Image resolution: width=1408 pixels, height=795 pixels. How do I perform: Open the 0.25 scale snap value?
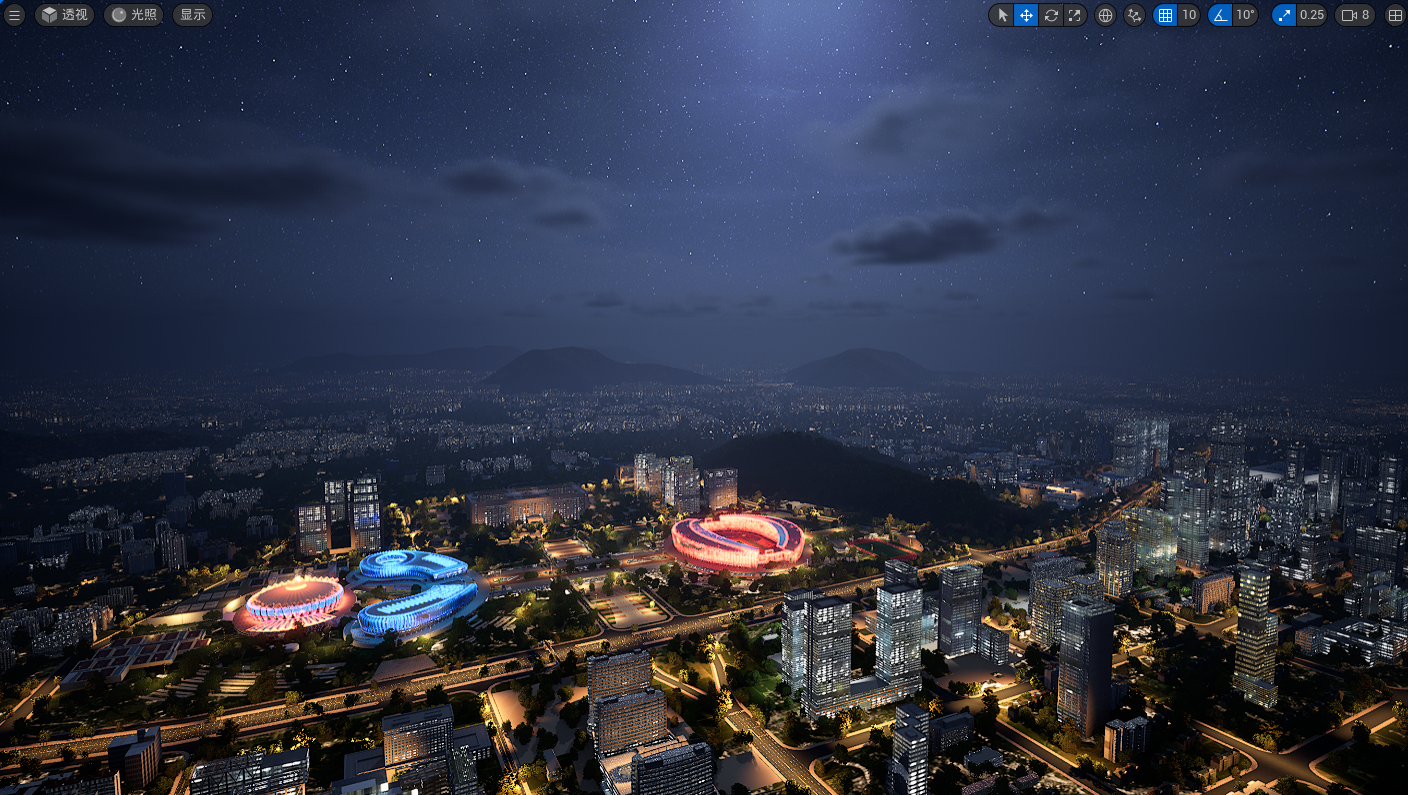[x=1312, y=15]
